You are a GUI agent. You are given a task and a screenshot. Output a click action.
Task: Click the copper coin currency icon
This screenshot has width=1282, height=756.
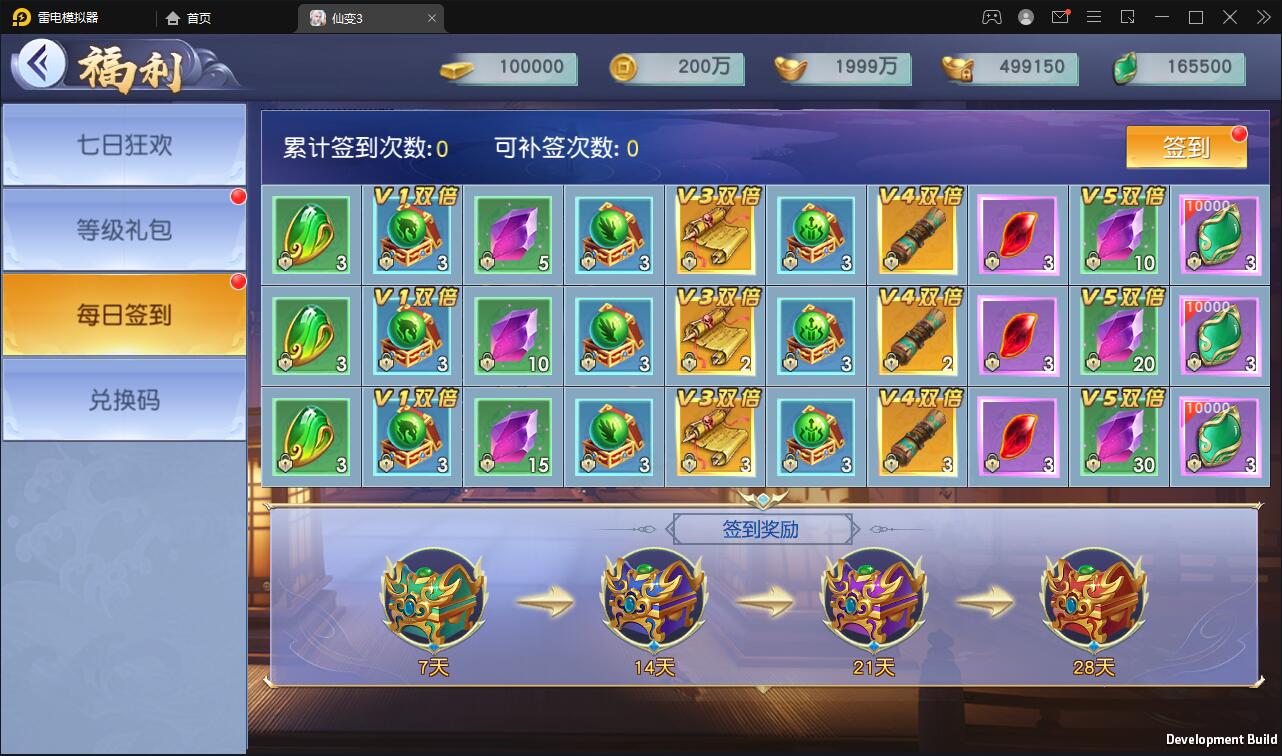622,69
